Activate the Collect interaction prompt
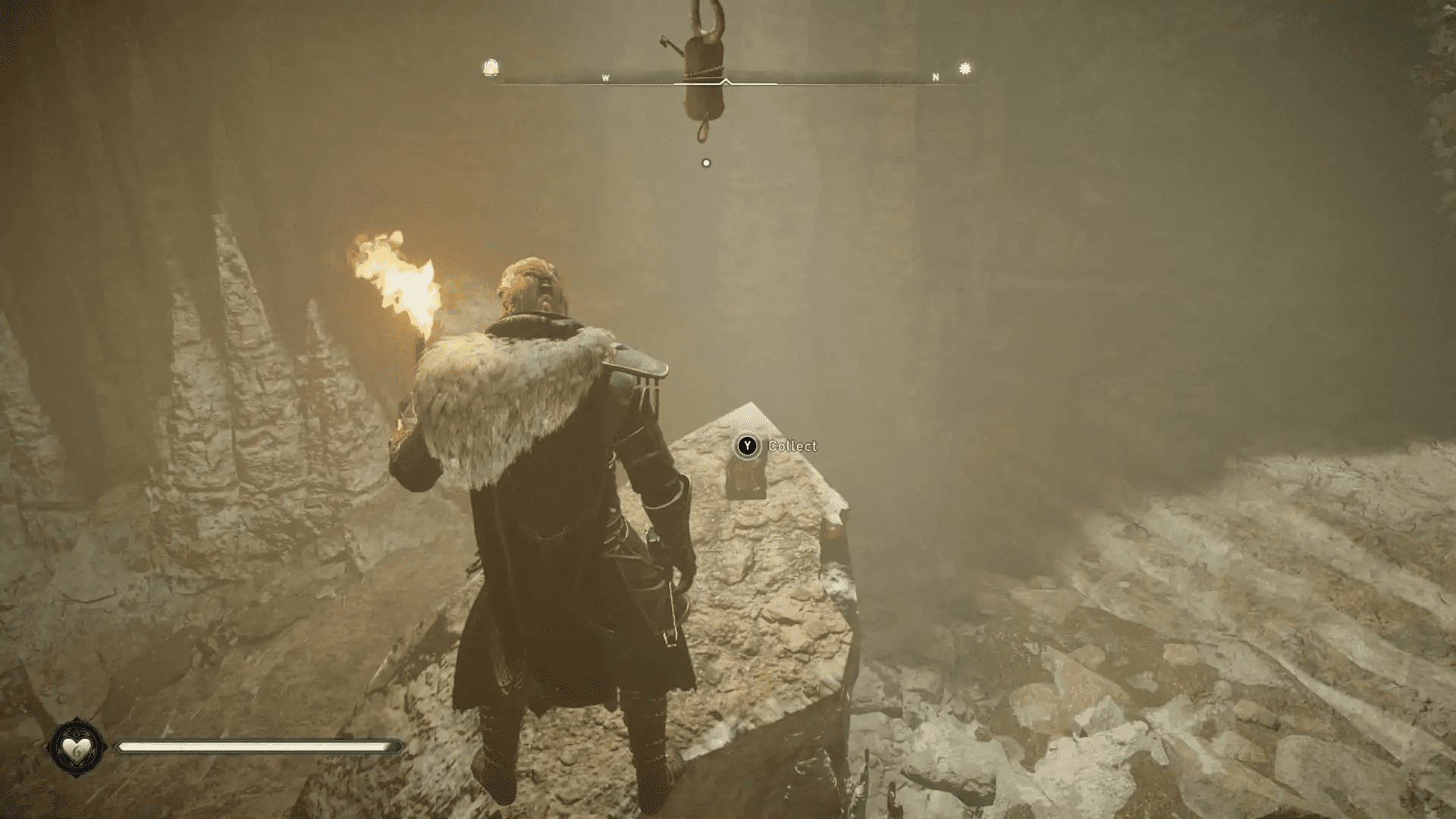 click(x=746, y=447)
